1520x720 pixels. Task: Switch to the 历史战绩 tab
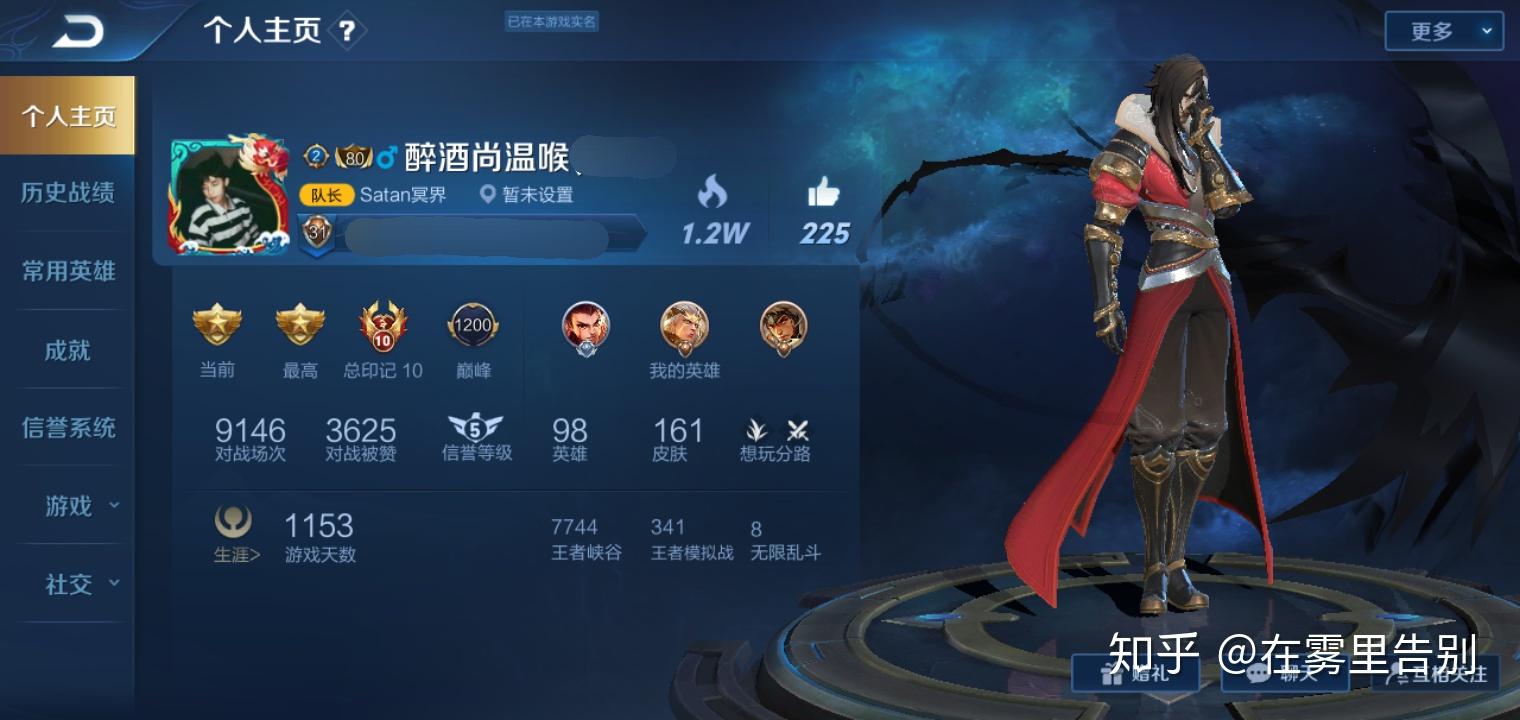tap(68, 193)
